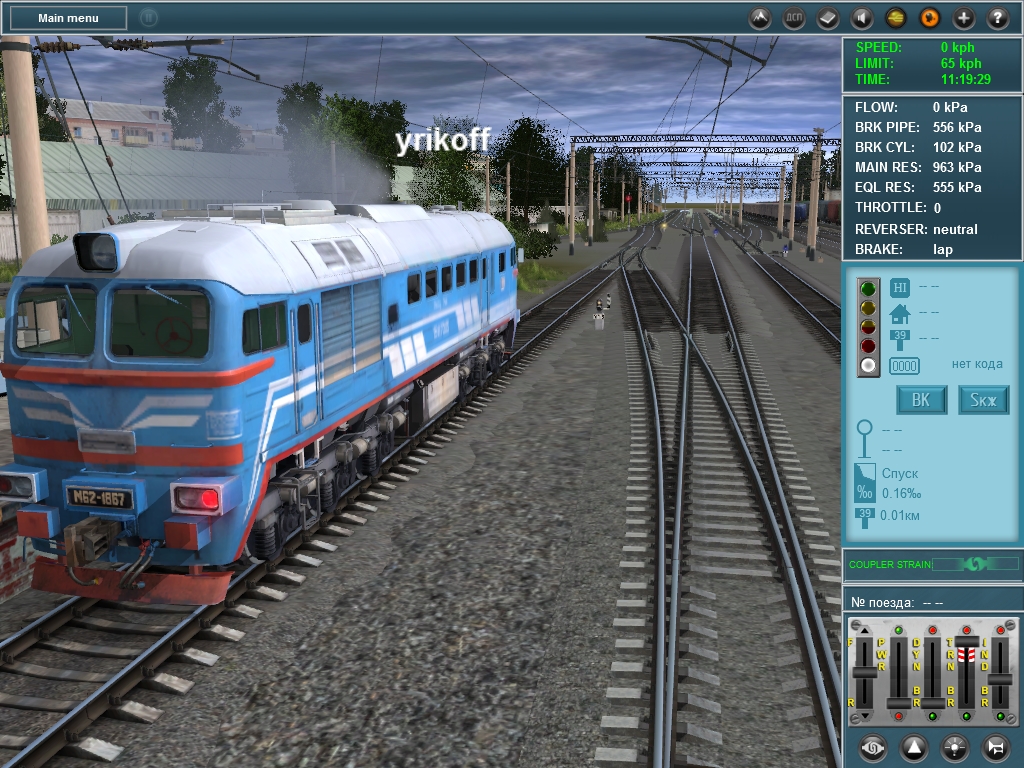Toggle the sound speaker icon
Viewport: 1024px width, 768px height.
tap(862, 18)
